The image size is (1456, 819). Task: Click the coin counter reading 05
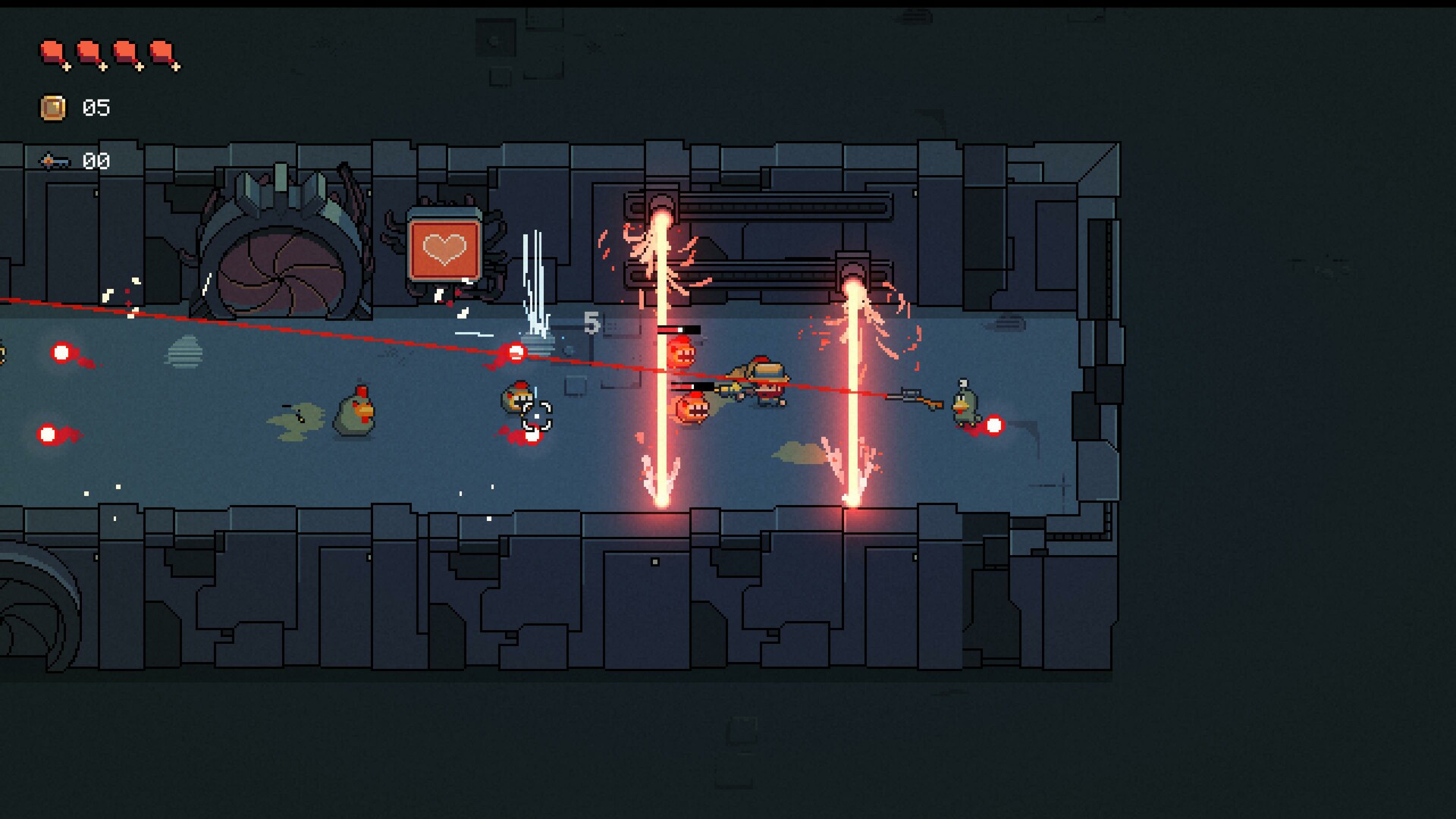point(96,108)
